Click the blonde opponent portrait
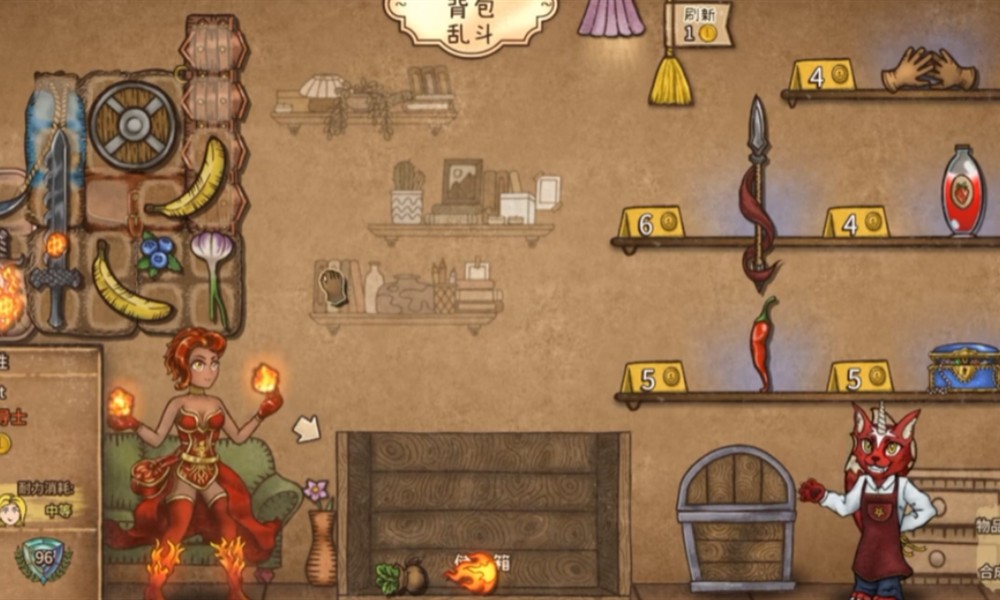Image resolution: width=1000 pixels, height=600 pixels. 13,509
